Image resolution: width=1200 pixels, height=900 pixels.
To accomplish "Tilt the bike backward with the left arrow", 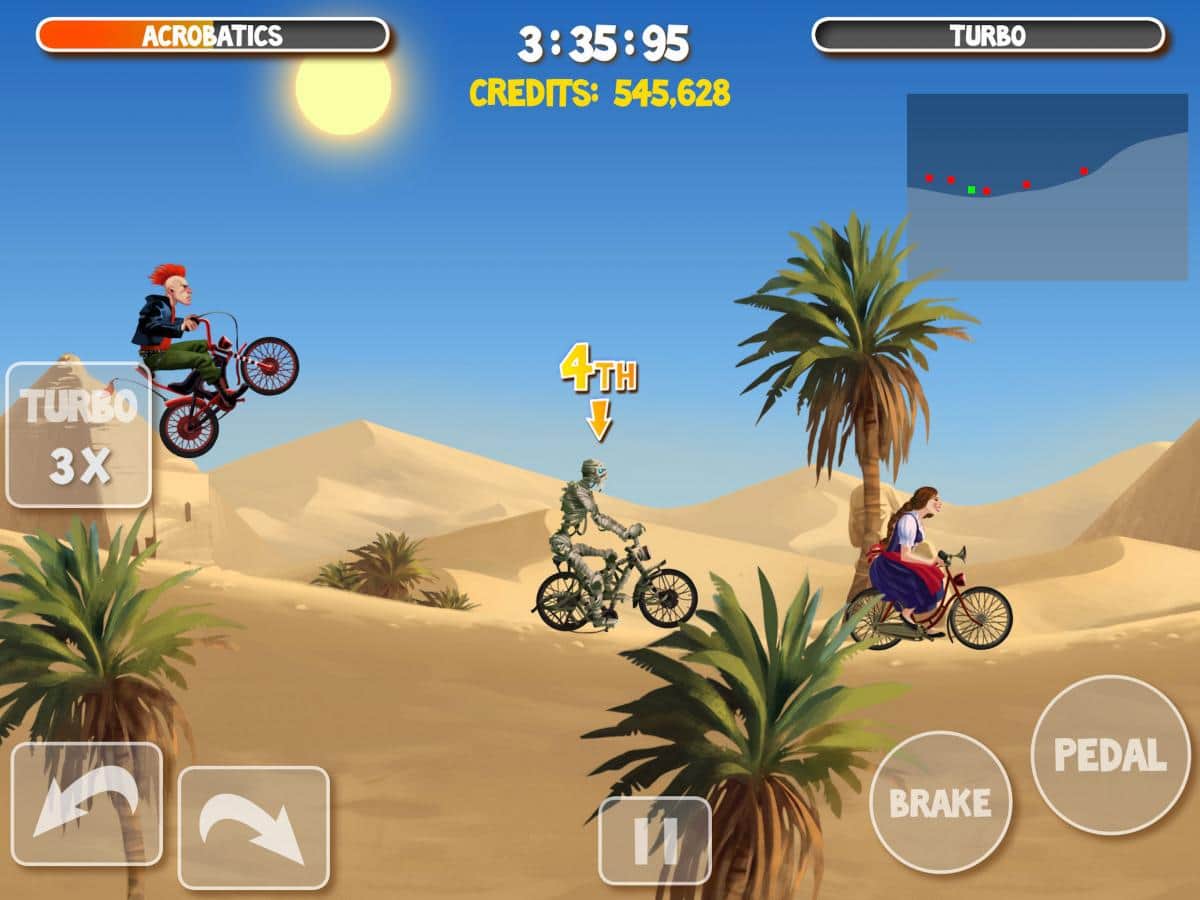I will pyautogui.click(x=86, y=804).
